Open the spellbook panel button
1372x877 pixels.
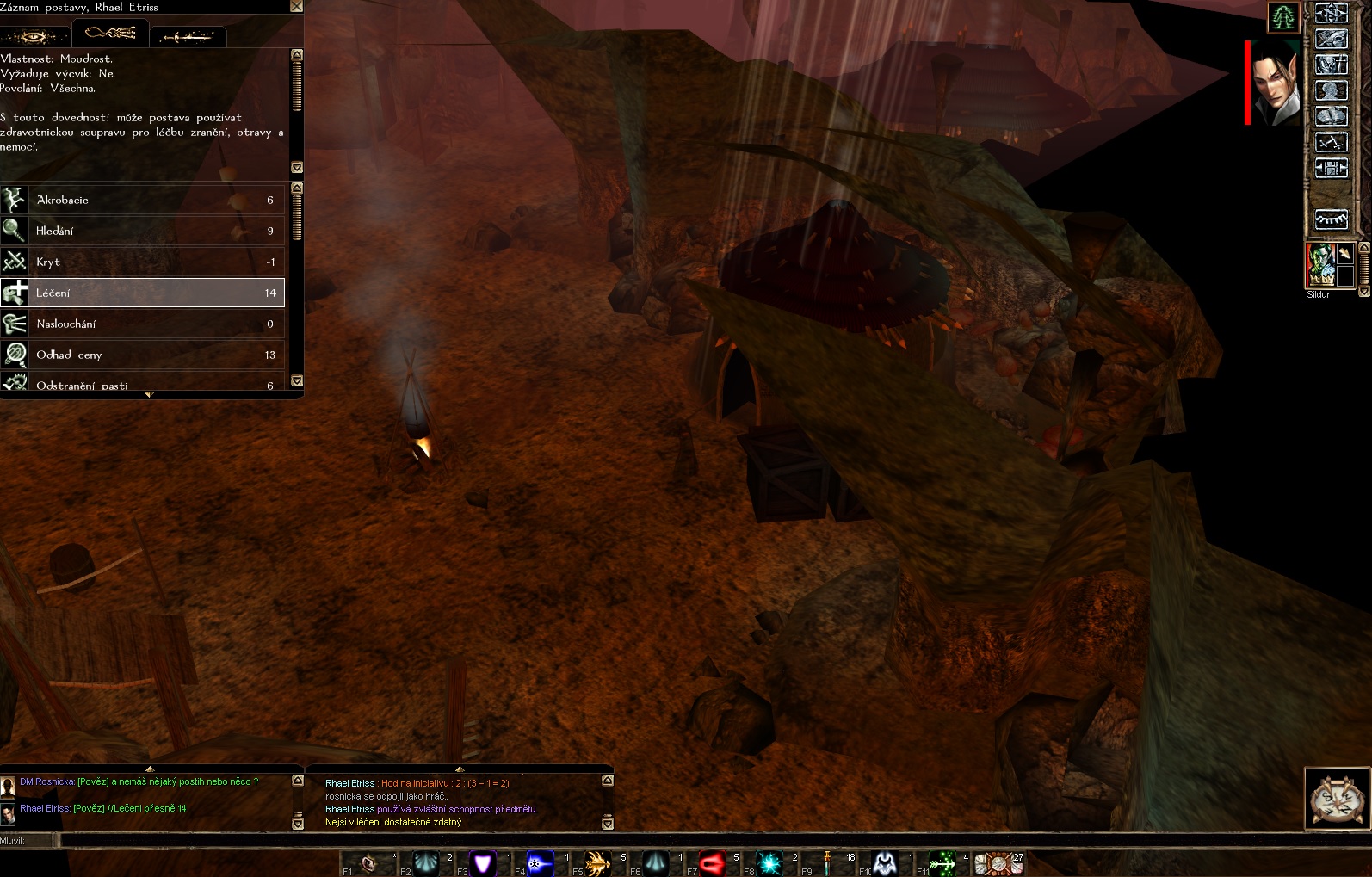[x=1331, y=116]
